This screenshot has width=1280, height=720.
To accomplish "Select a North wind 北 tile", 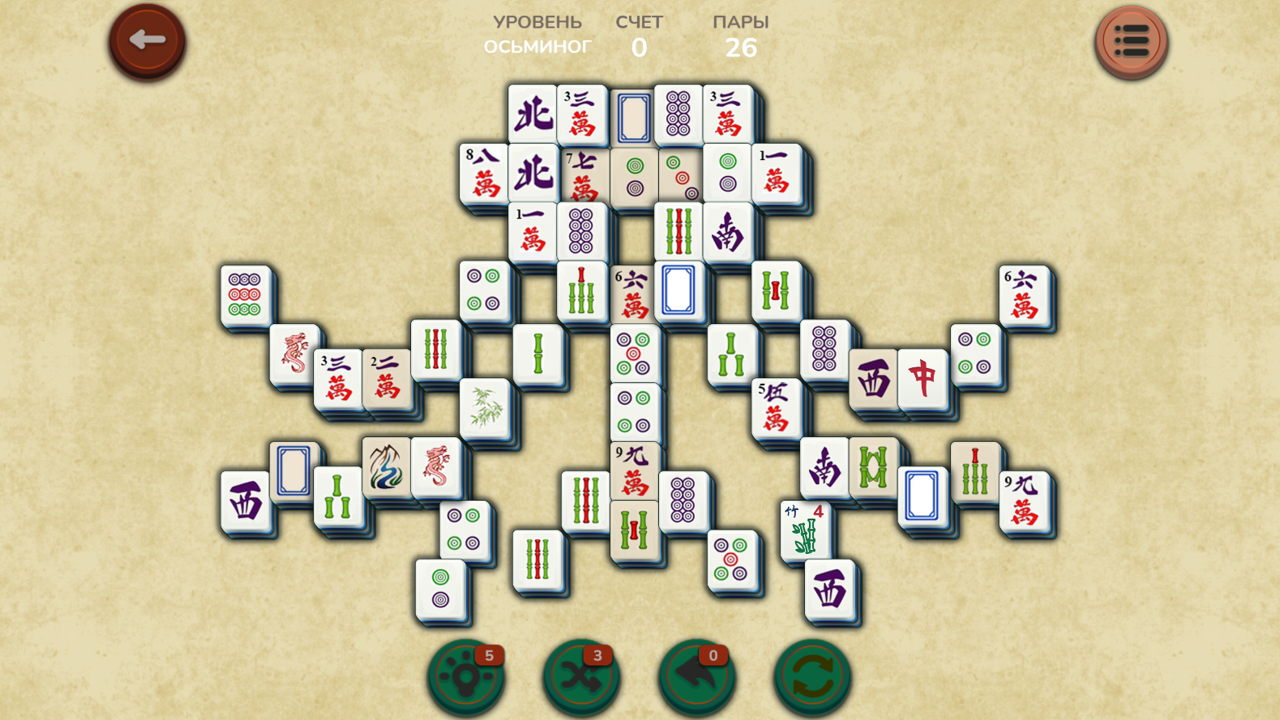I will click(533, 113).
